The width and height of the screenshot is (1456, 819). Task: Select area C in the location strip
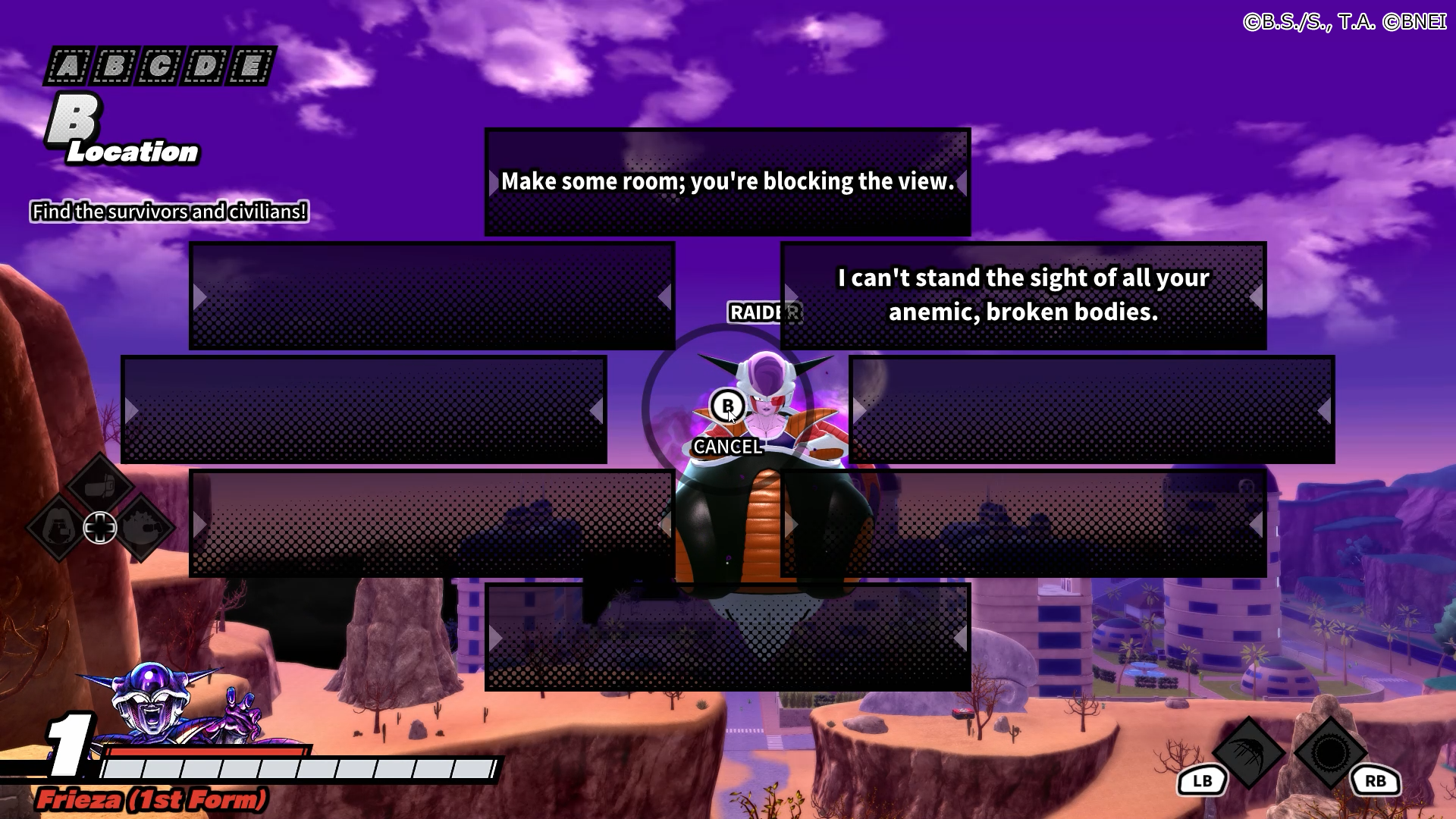tap(159, 67)
